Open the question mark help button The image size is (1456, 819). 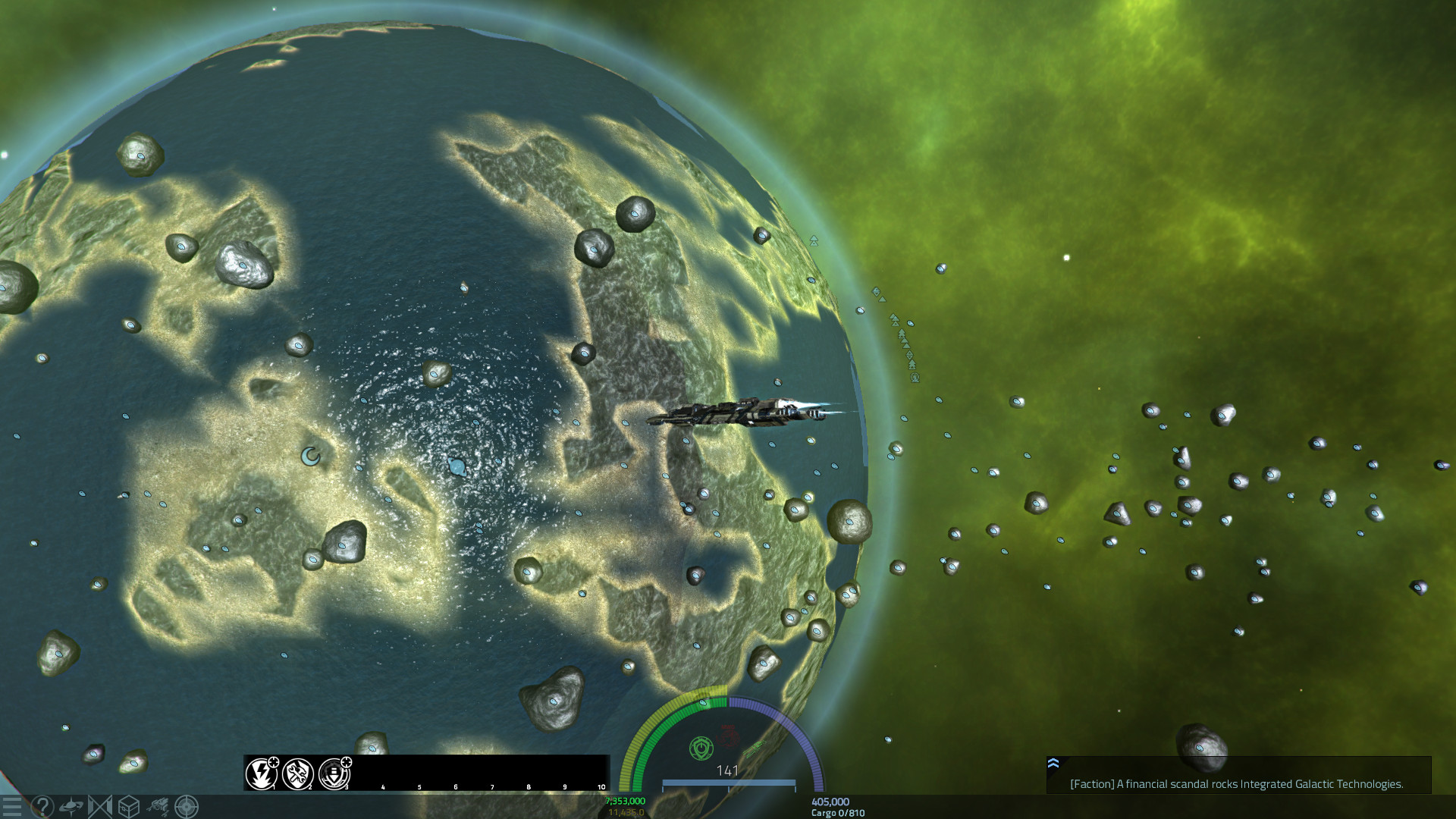pos(42,806)
